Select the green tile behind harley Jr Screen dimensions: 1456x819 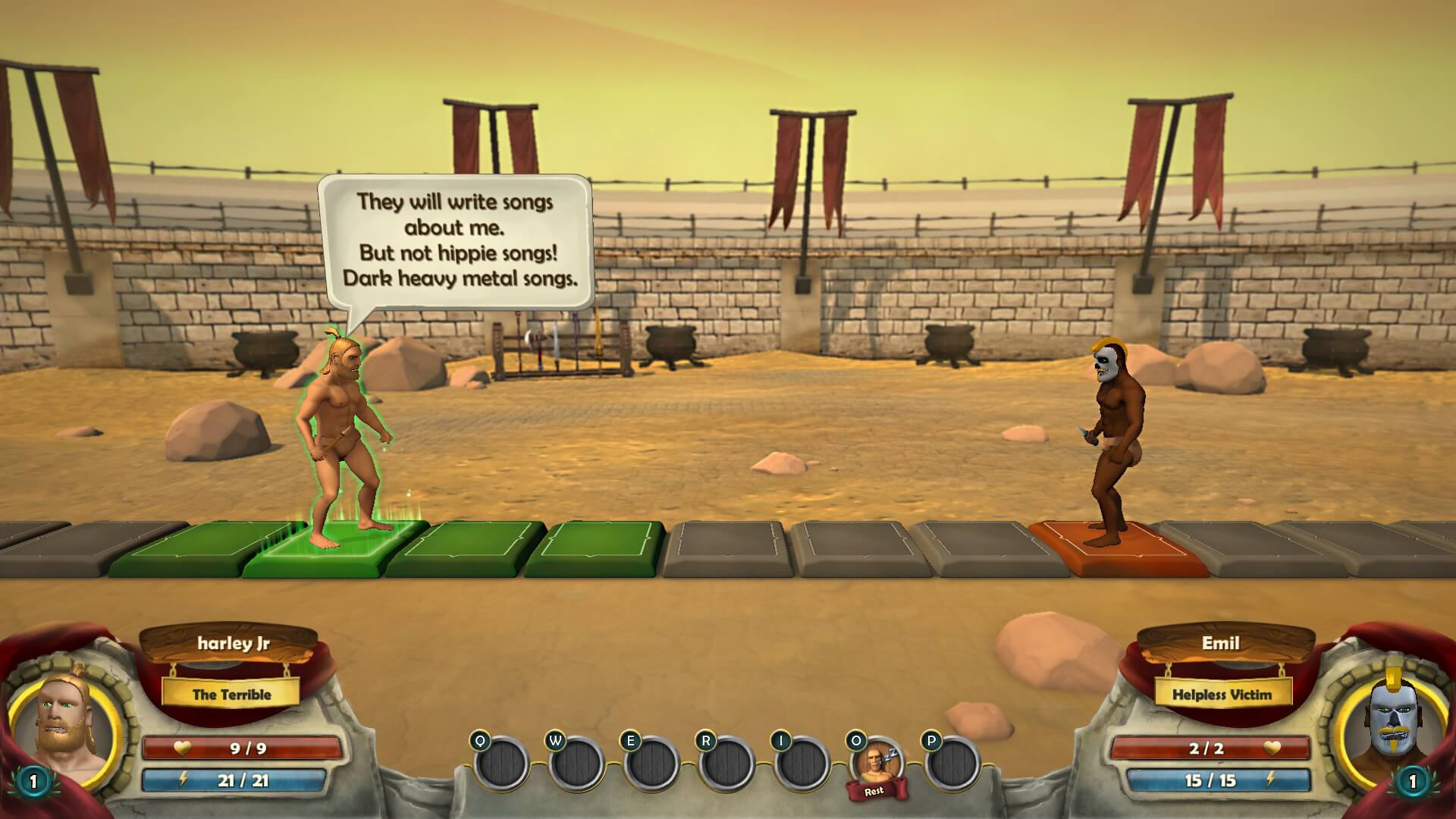point(182,548)
